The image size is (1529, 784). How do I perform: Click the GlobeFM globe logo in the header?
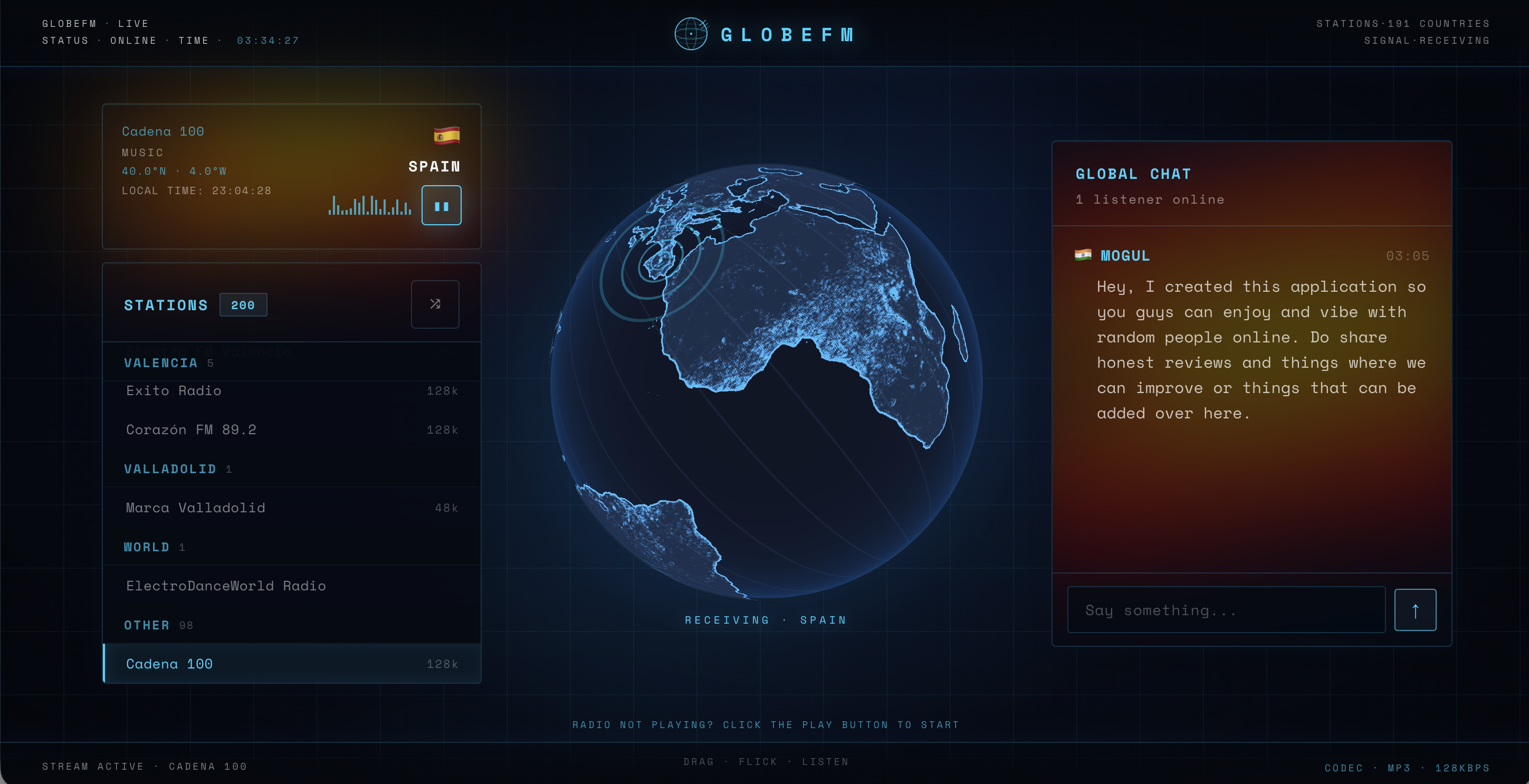pos(690,34)
